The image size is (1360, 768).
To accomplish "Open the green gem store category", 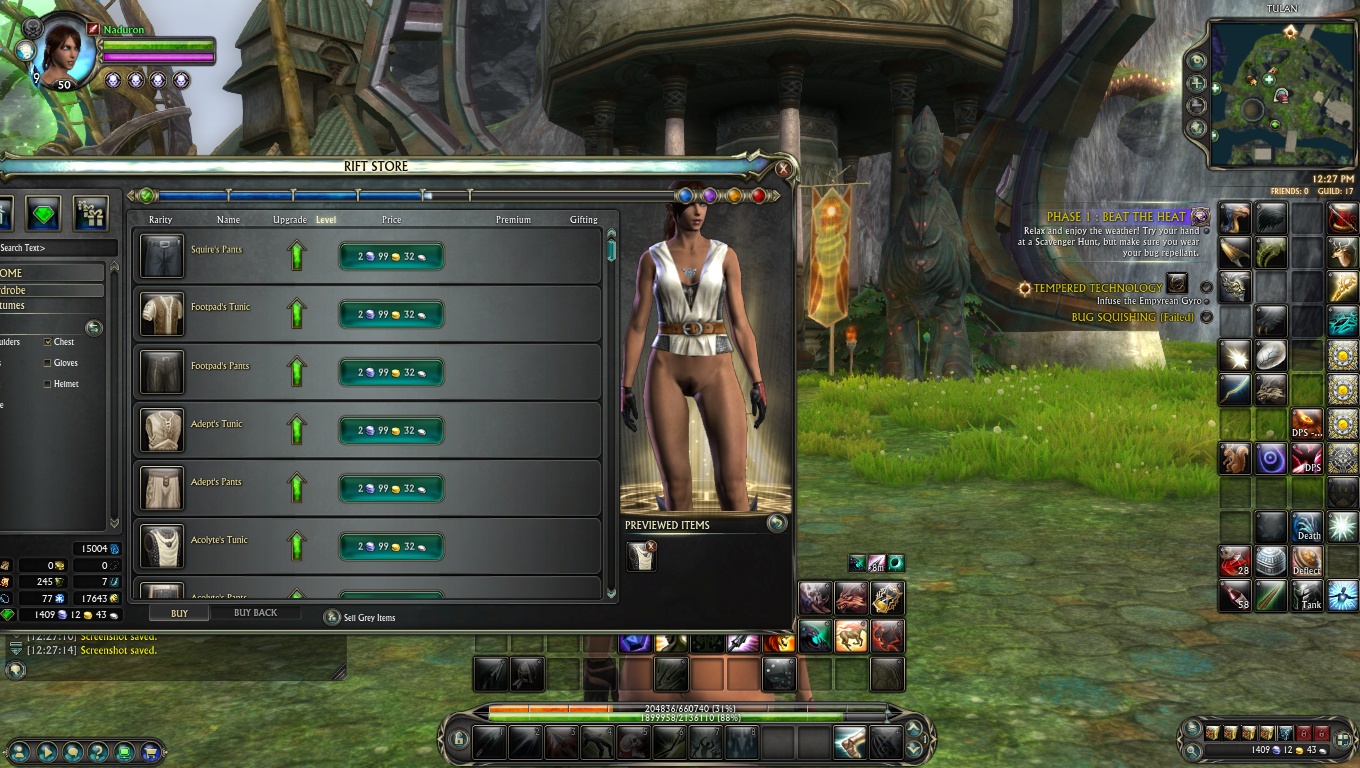I will pyautogui.click(x=43, y=212).
